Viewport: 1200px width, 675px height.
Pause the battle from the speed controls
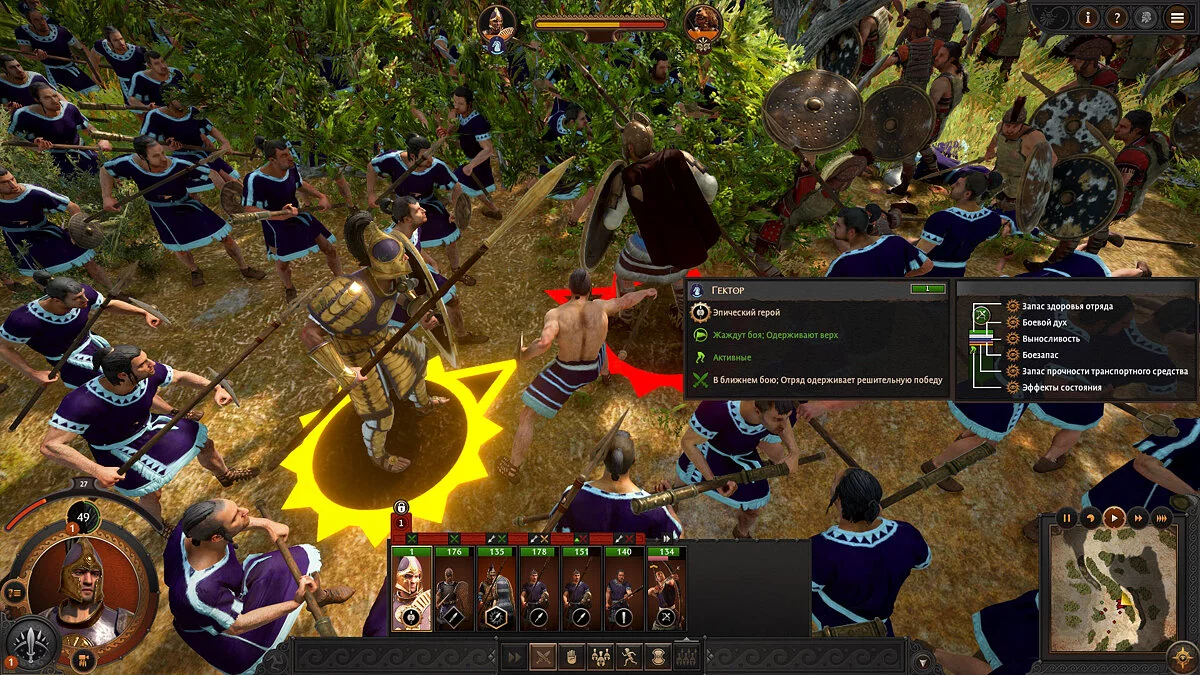coord(1066,518)
